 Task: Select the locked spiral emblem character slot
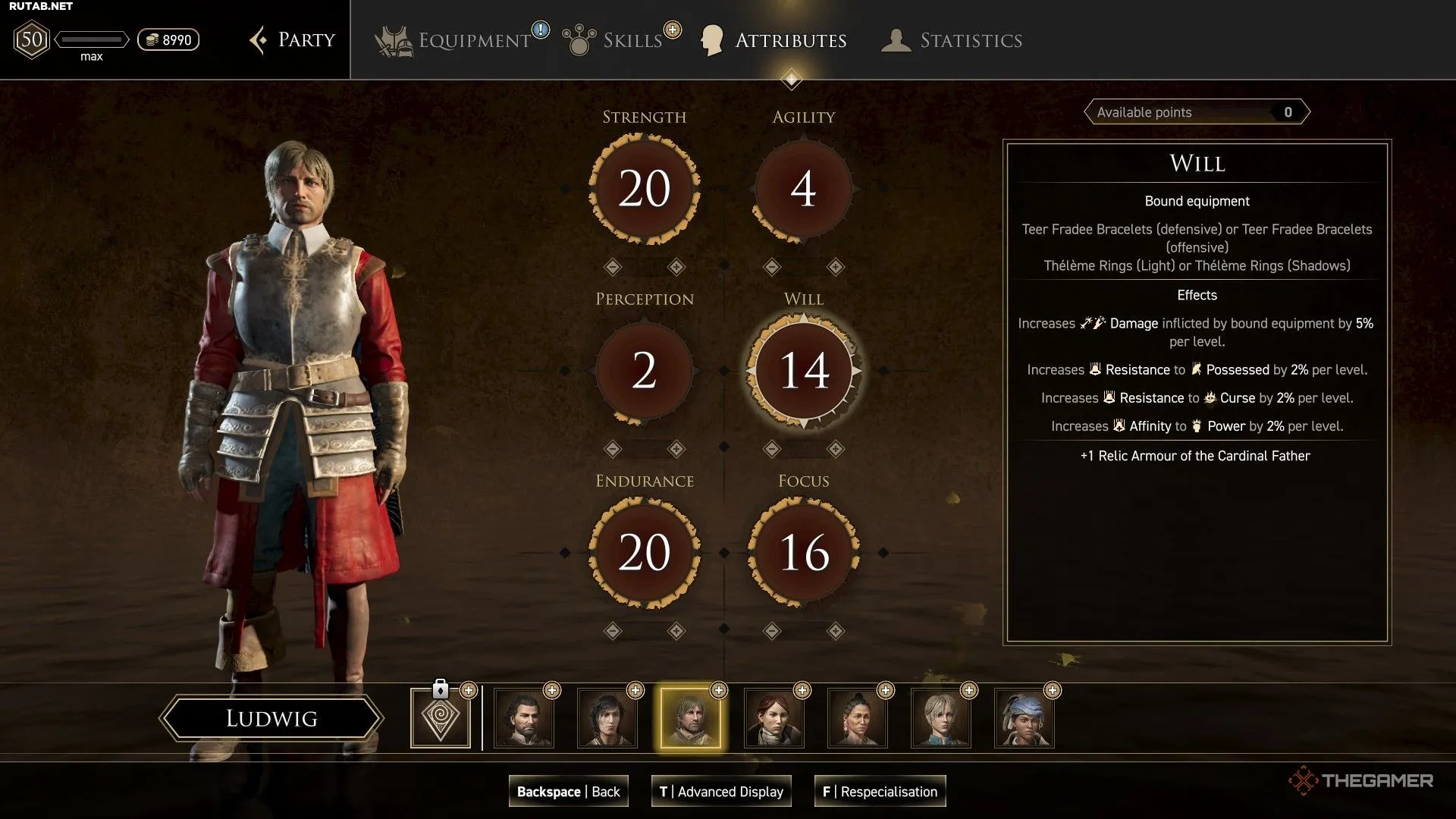(441, 718)
